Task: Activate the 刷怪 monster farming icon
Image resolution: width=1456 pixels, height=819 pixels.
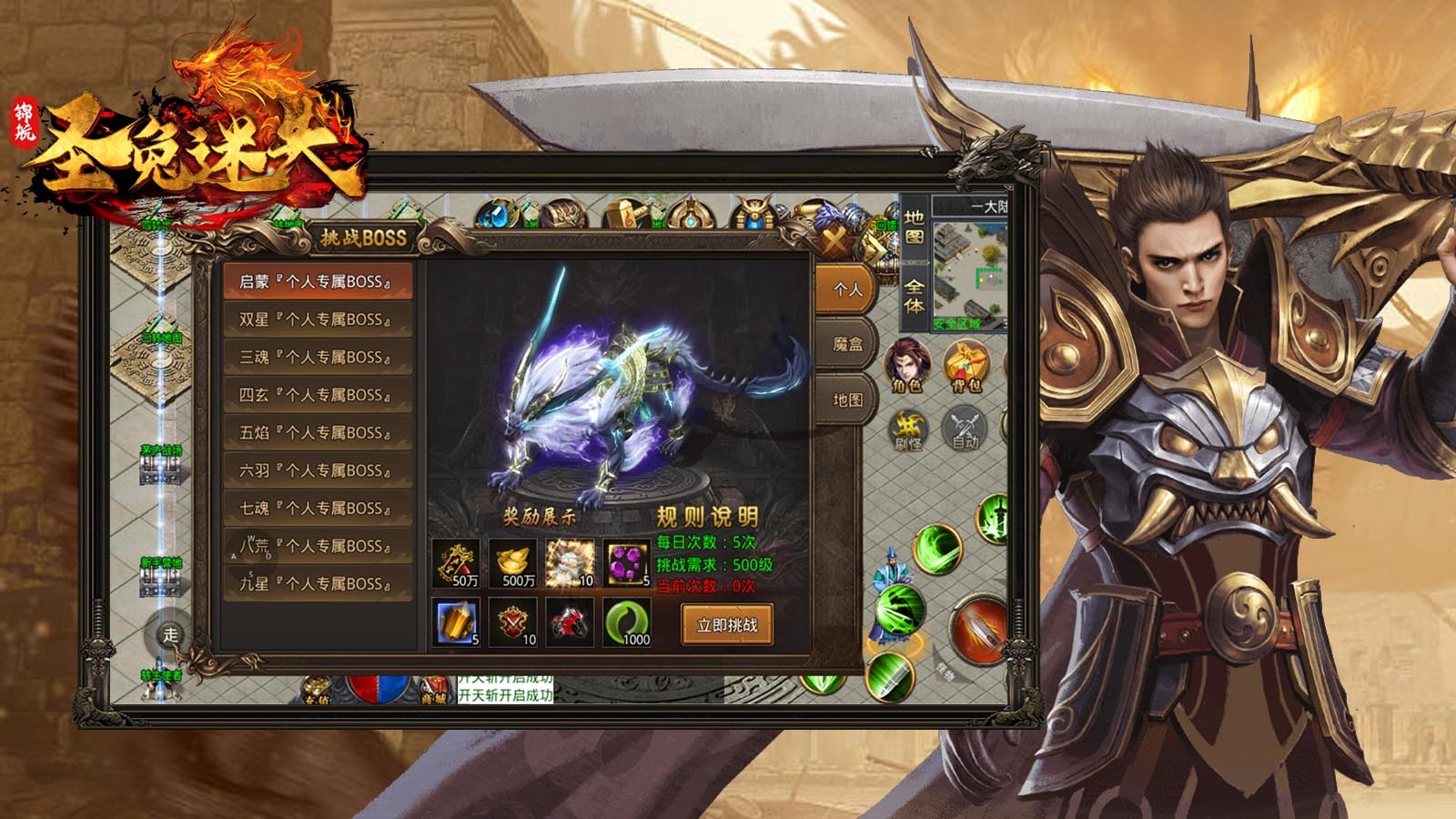Action: [908, 430]
